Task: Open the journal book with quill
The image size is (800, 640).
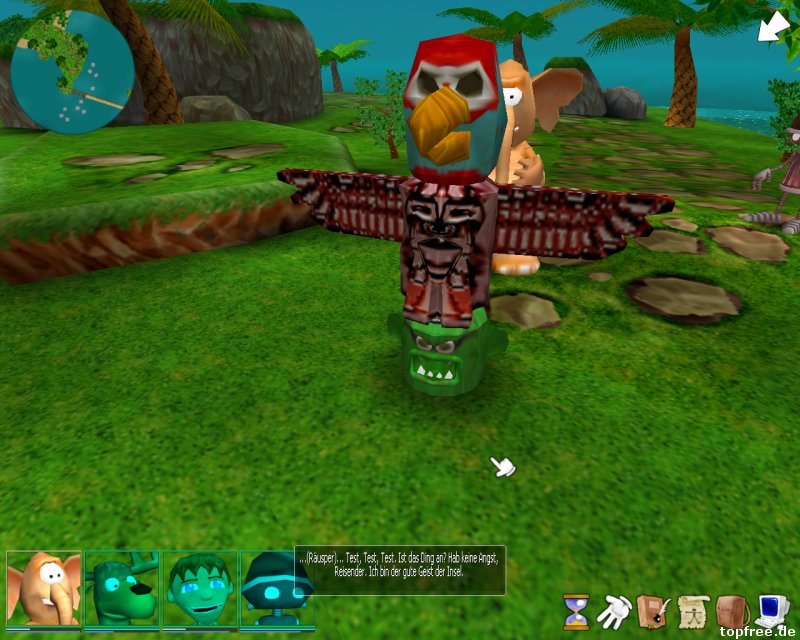Action: point(652,609)
